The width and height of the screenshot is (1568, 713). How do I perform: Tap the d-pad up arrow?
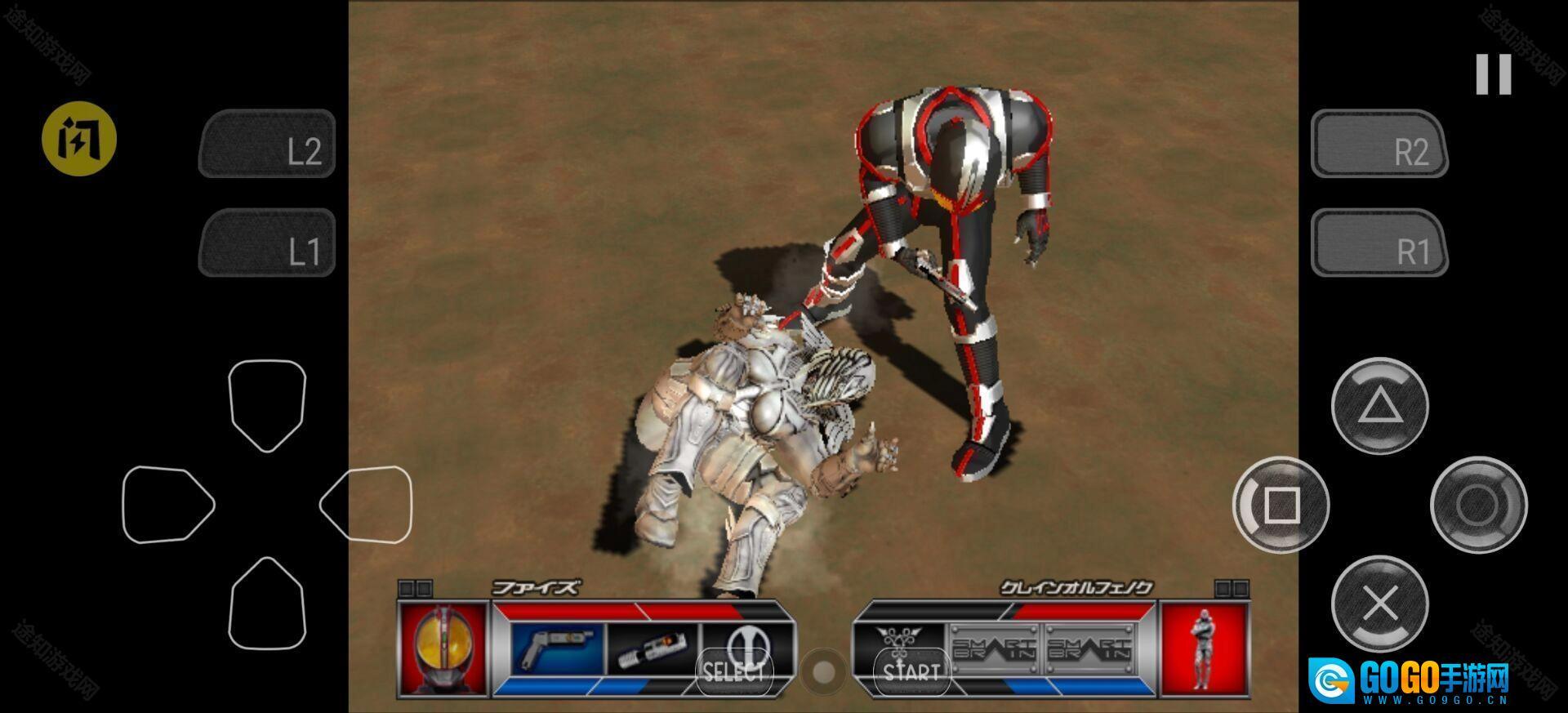pyautogui.click(x=267, y=403)
